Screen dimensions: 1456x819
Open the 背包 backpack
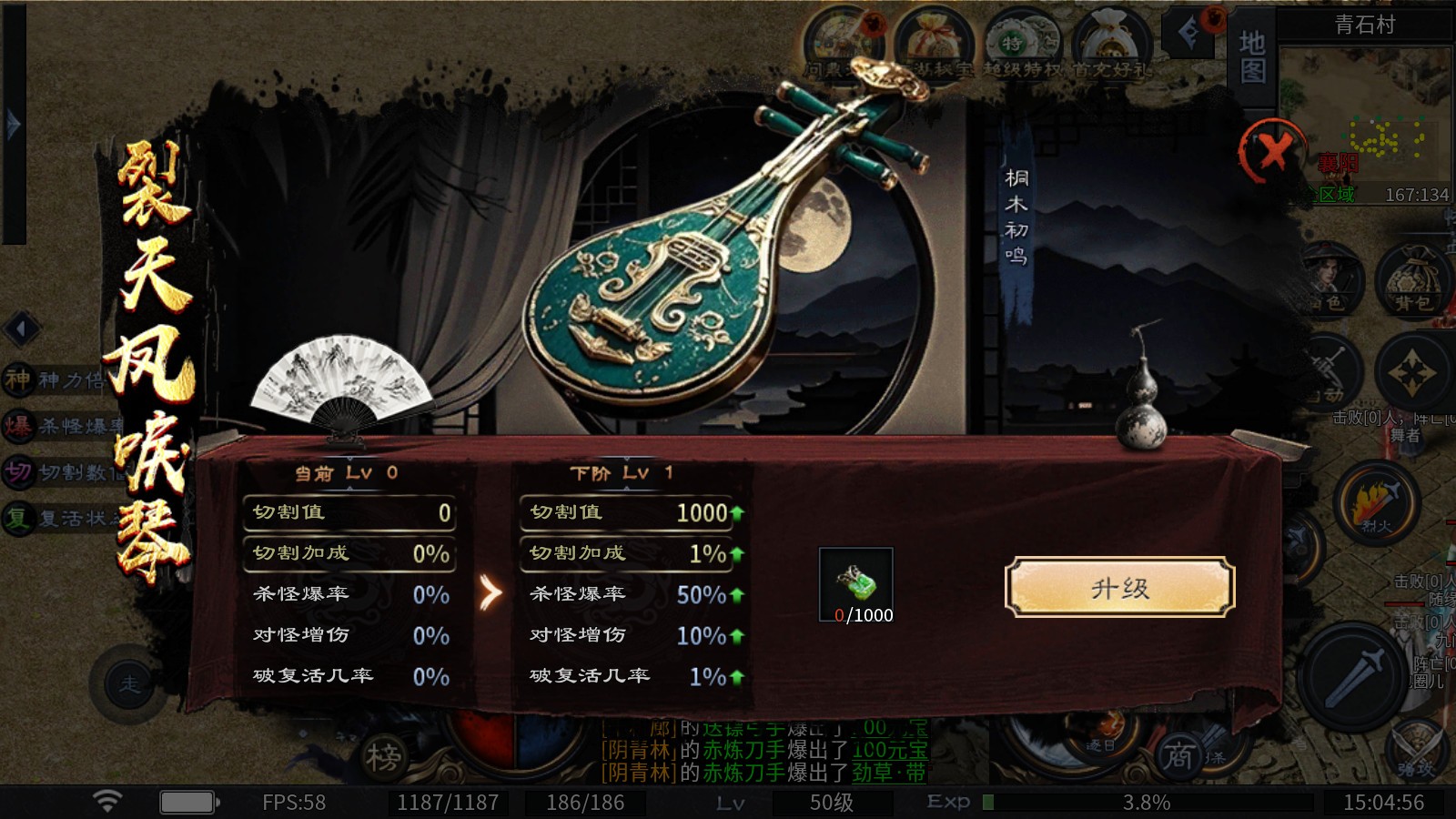pos(1413,279)
